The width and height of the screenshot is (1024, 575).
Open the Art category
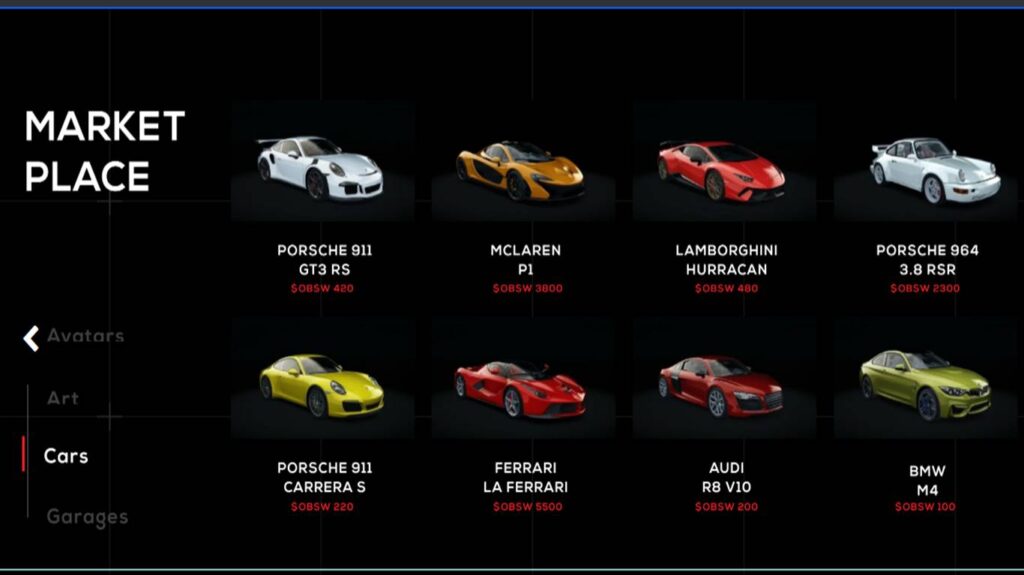tap(63, 398)
